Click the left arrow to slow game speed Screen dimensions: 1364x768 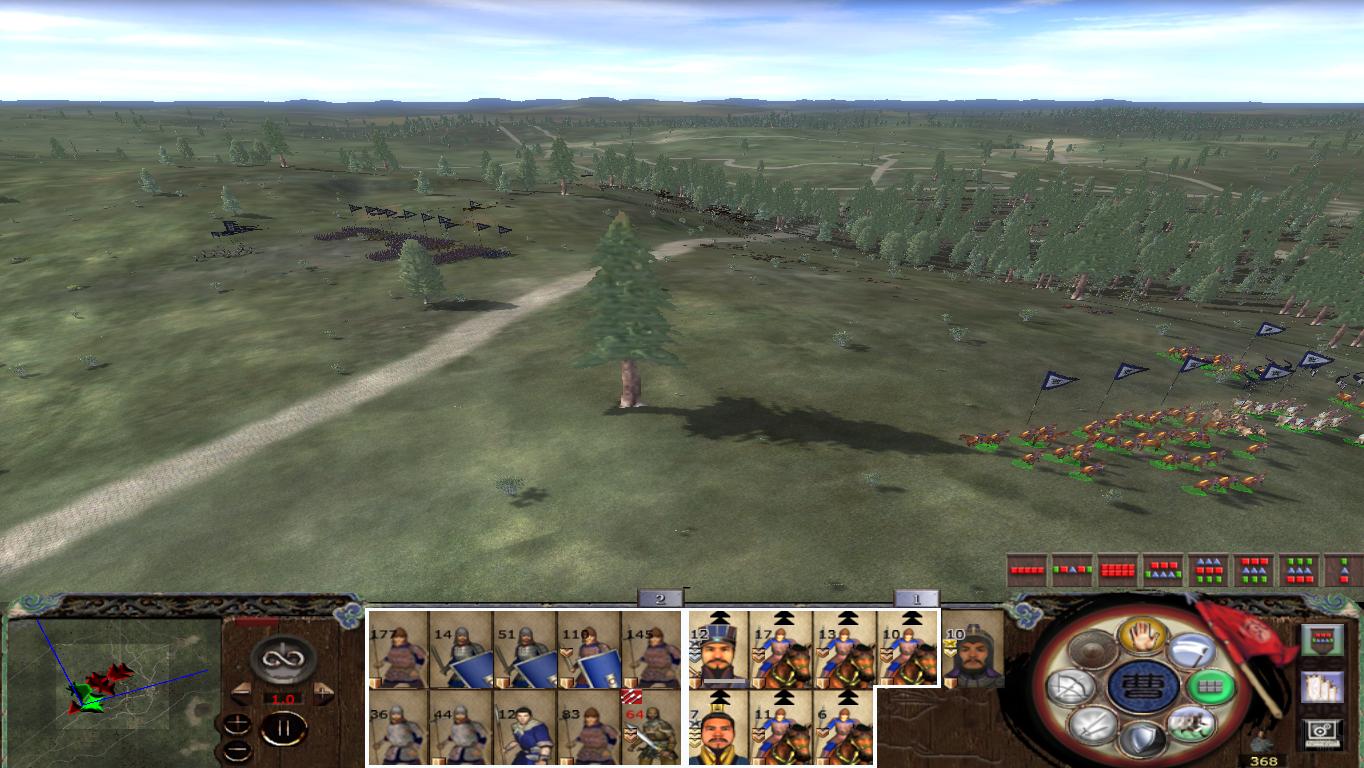241,694
